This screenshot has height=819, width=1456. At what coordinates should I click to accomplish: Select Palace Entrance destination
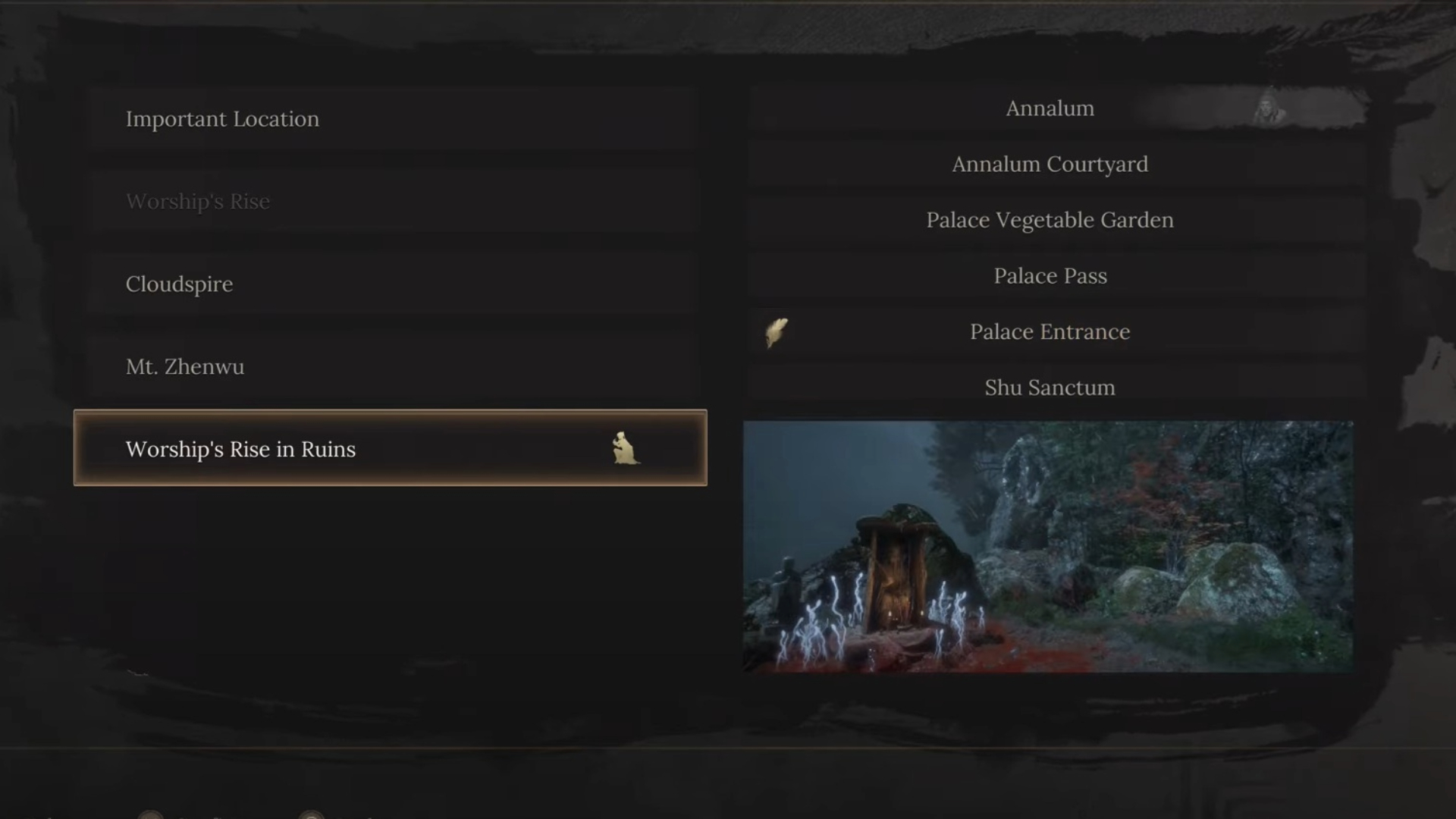(x=1050, y=332)
